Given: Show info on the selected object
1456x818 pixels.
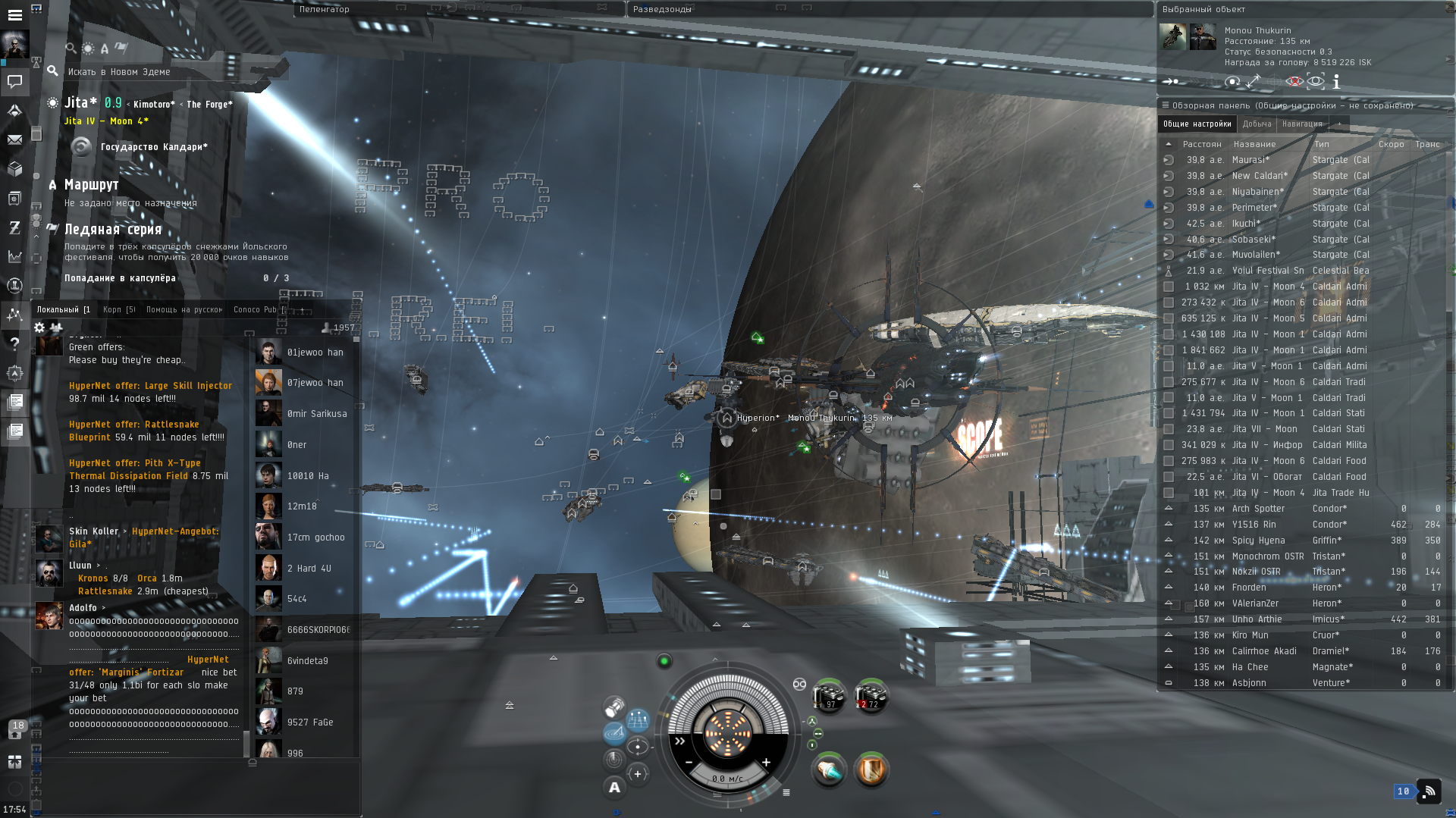Looking at the screenshot, I should (x=1336, y=81).
